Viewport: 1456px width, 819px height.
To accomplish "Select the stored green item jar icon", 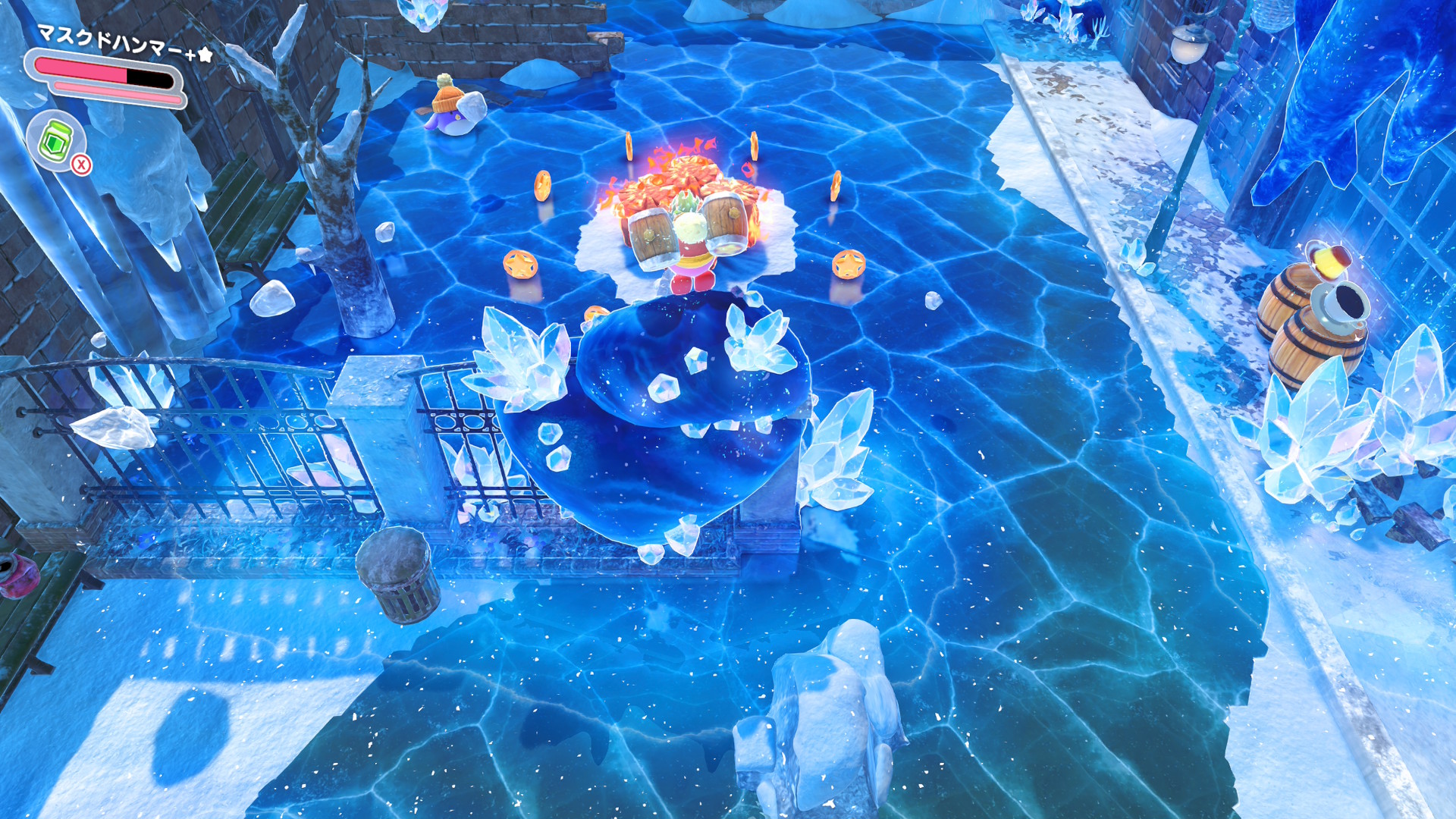I will click(x=55, y=140).
